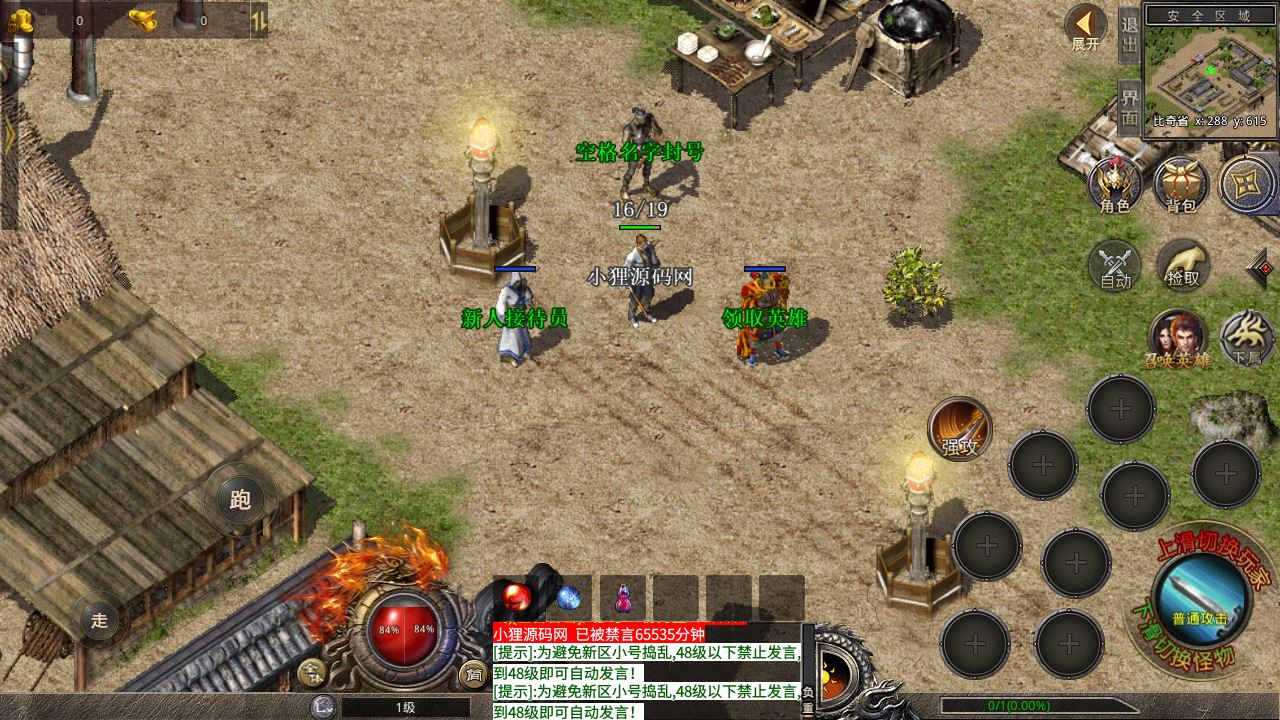Expand the panel with the 展开 arrow
The height and width of the screenshot is (720, 1280).
click(x=1085, y=27)
